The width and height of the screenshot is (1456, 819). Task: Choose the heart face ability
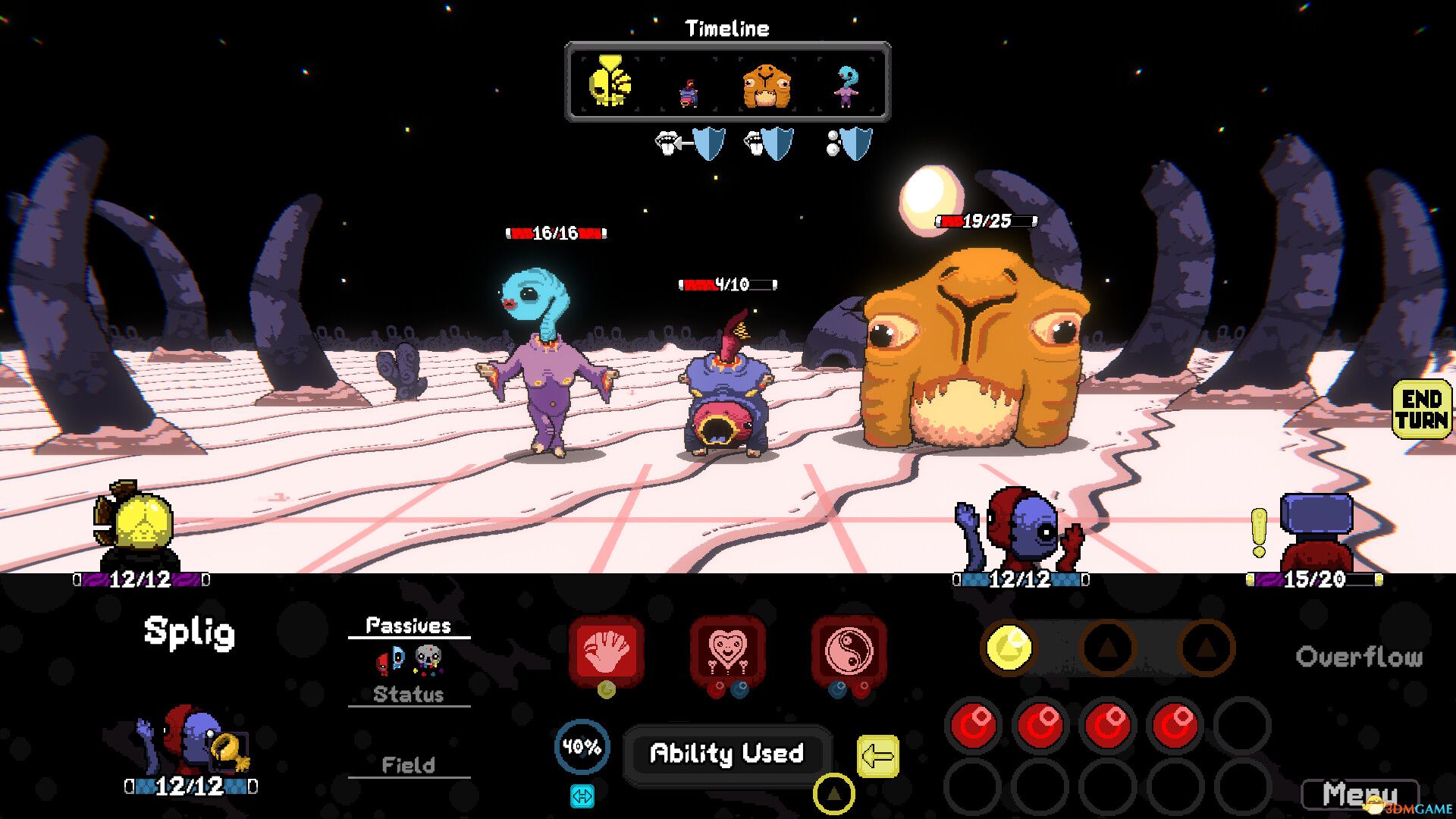coord(727,651)
